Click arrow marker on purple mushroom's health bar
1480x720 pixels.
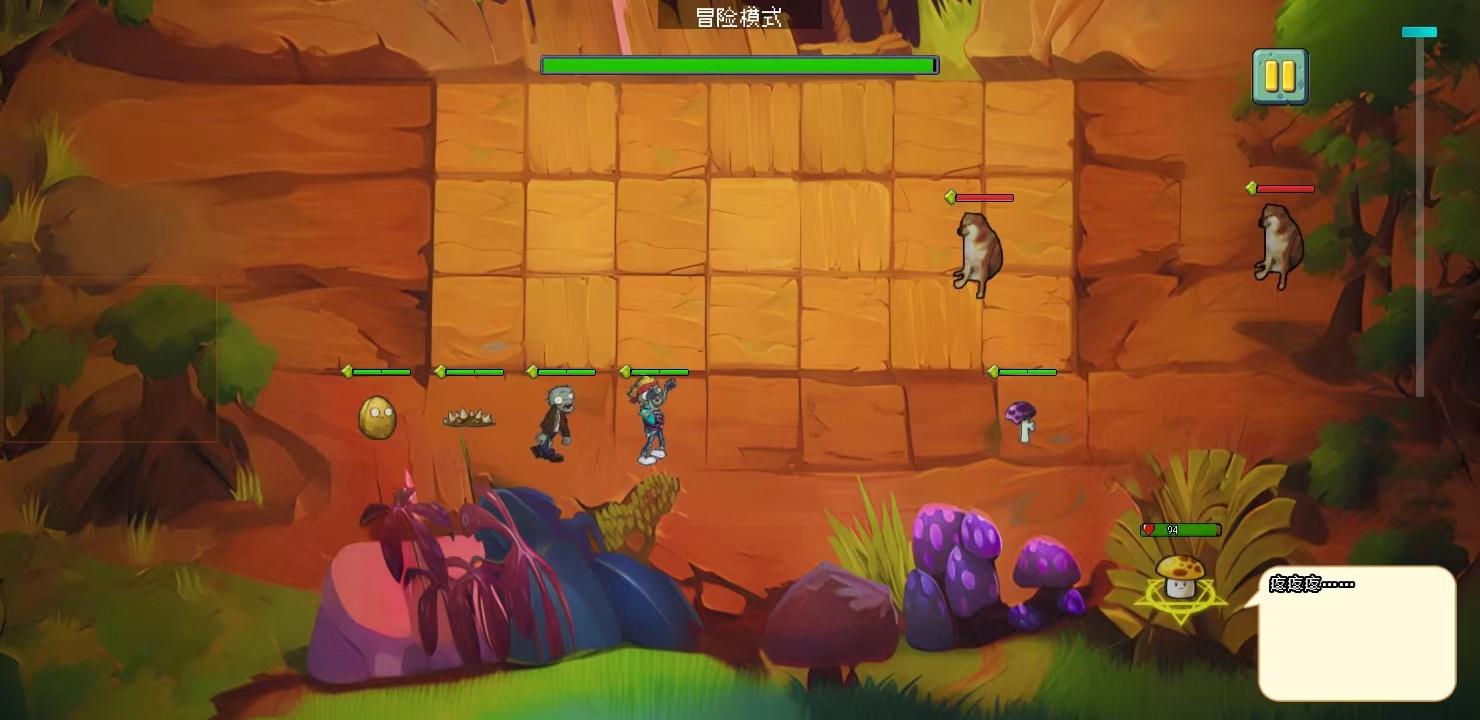click(991, 372)
